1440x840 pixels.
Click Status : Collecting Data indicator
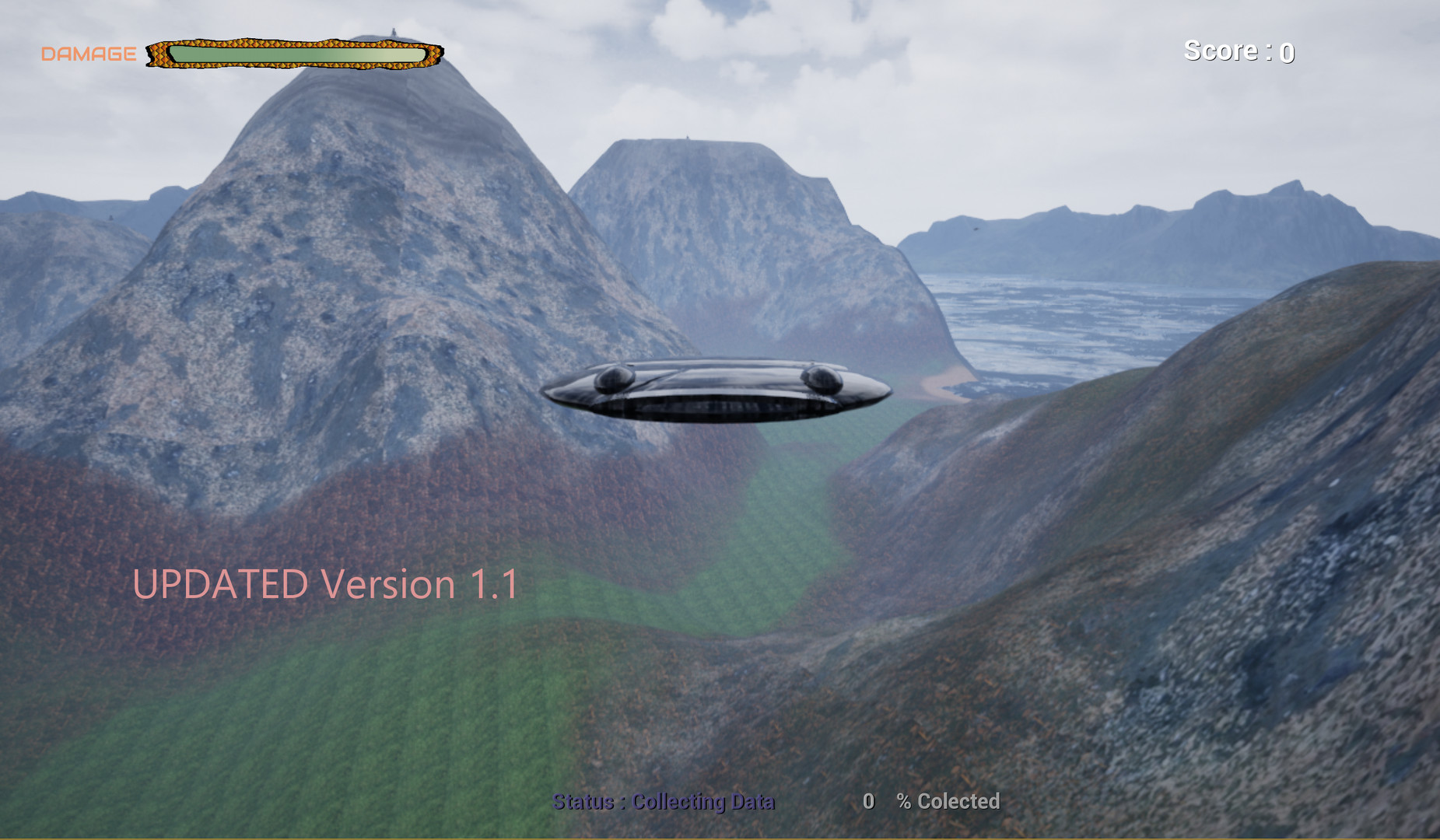pos(663,801)
